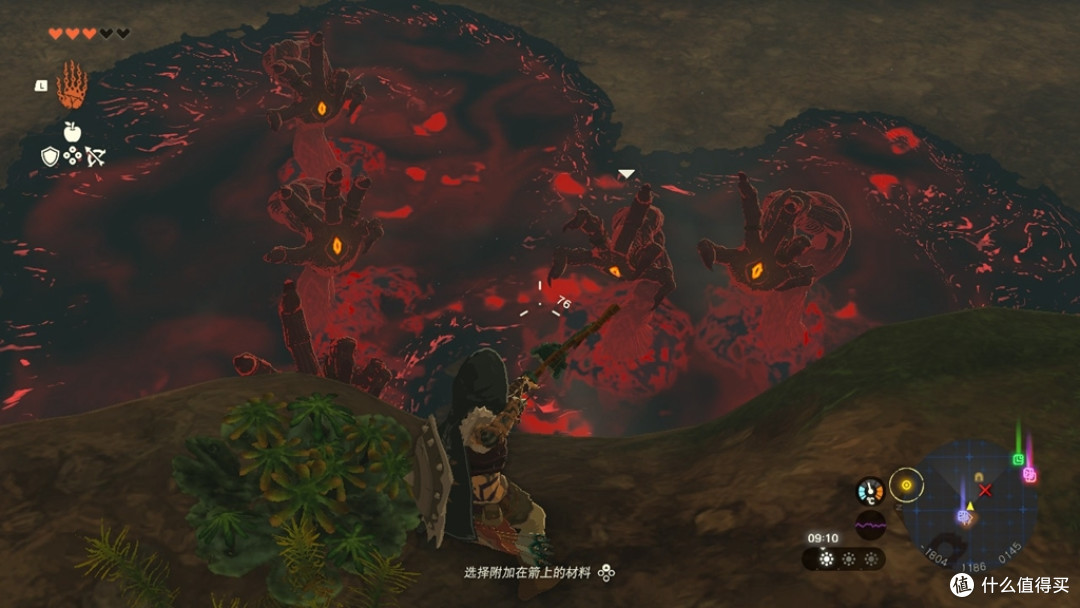
Task: Click the yellow shrine sensor ring
Action: (906, 485)
